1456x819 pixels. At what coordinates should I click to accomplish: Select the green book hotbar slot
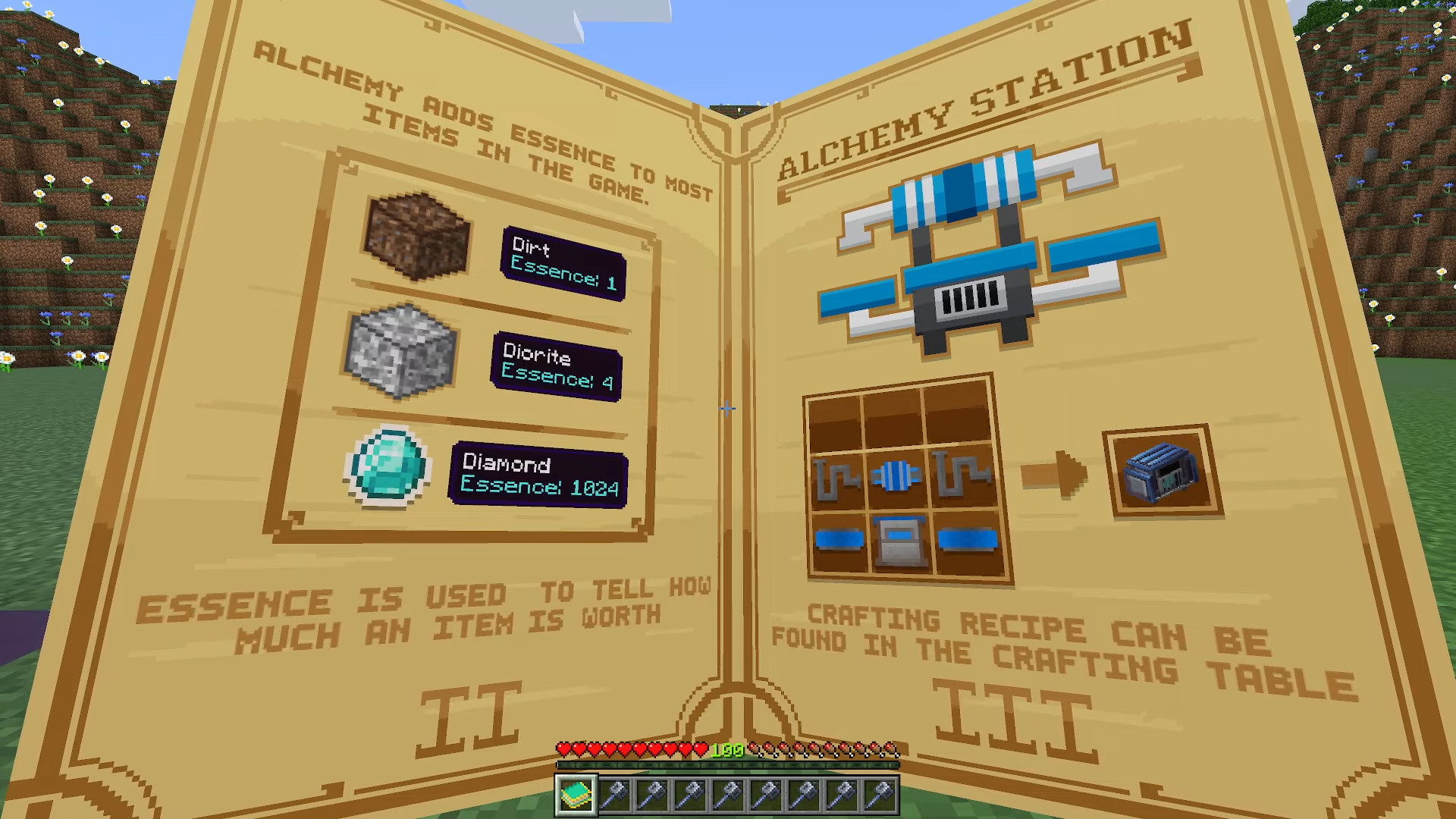click(x=576, y=794)
